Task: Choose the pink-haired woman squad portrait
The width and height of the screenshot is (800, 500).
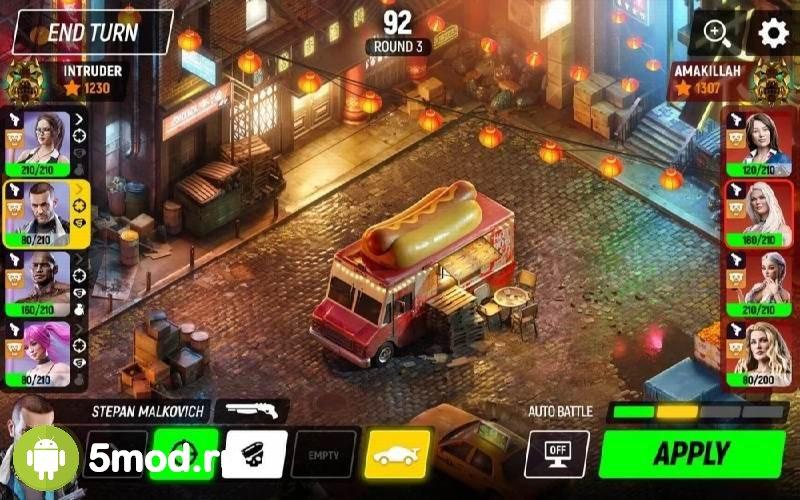Action: point(38,350)
